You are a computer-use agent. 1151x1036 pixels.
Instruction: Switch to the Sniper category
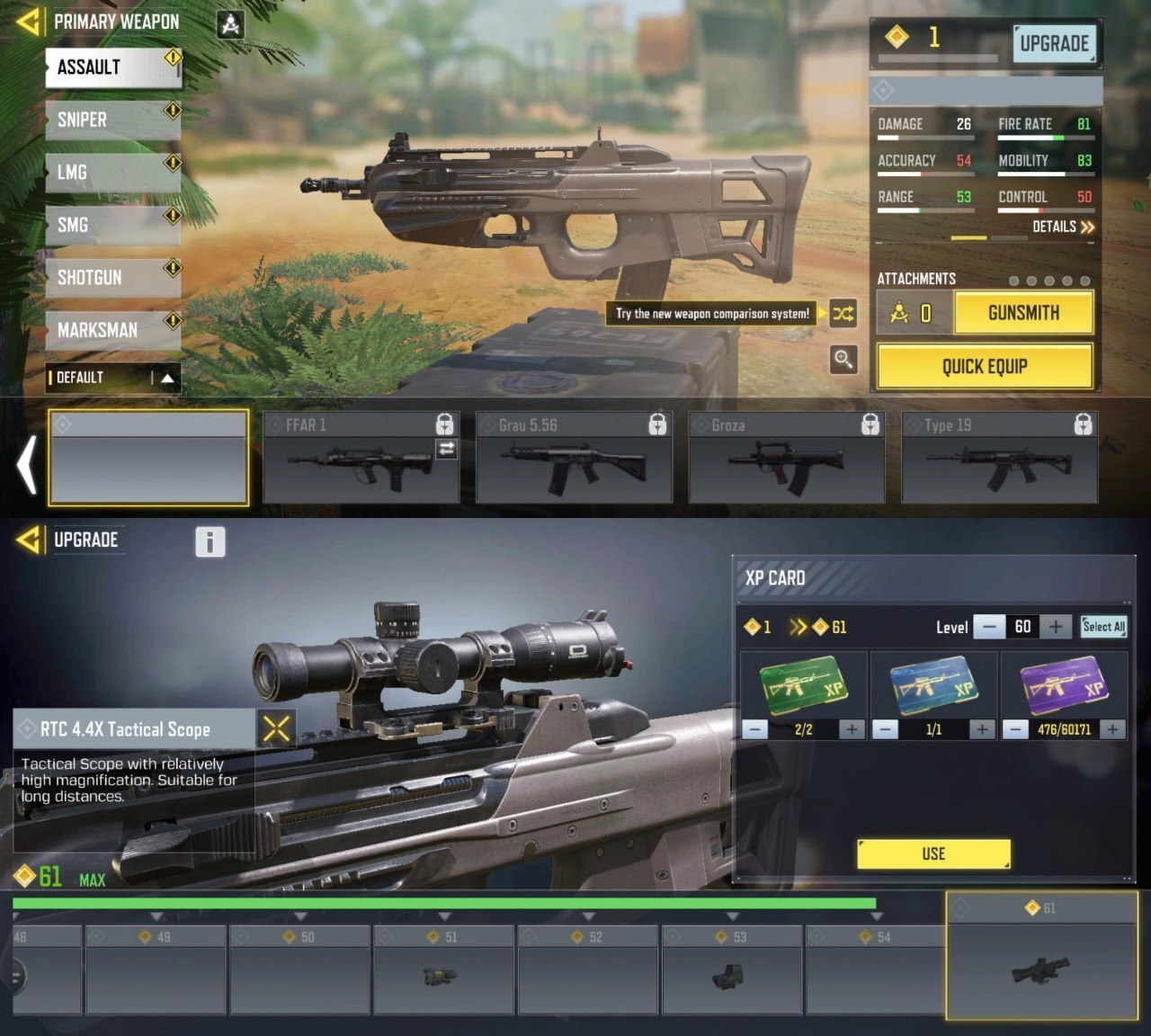click(x=113, y=120)
